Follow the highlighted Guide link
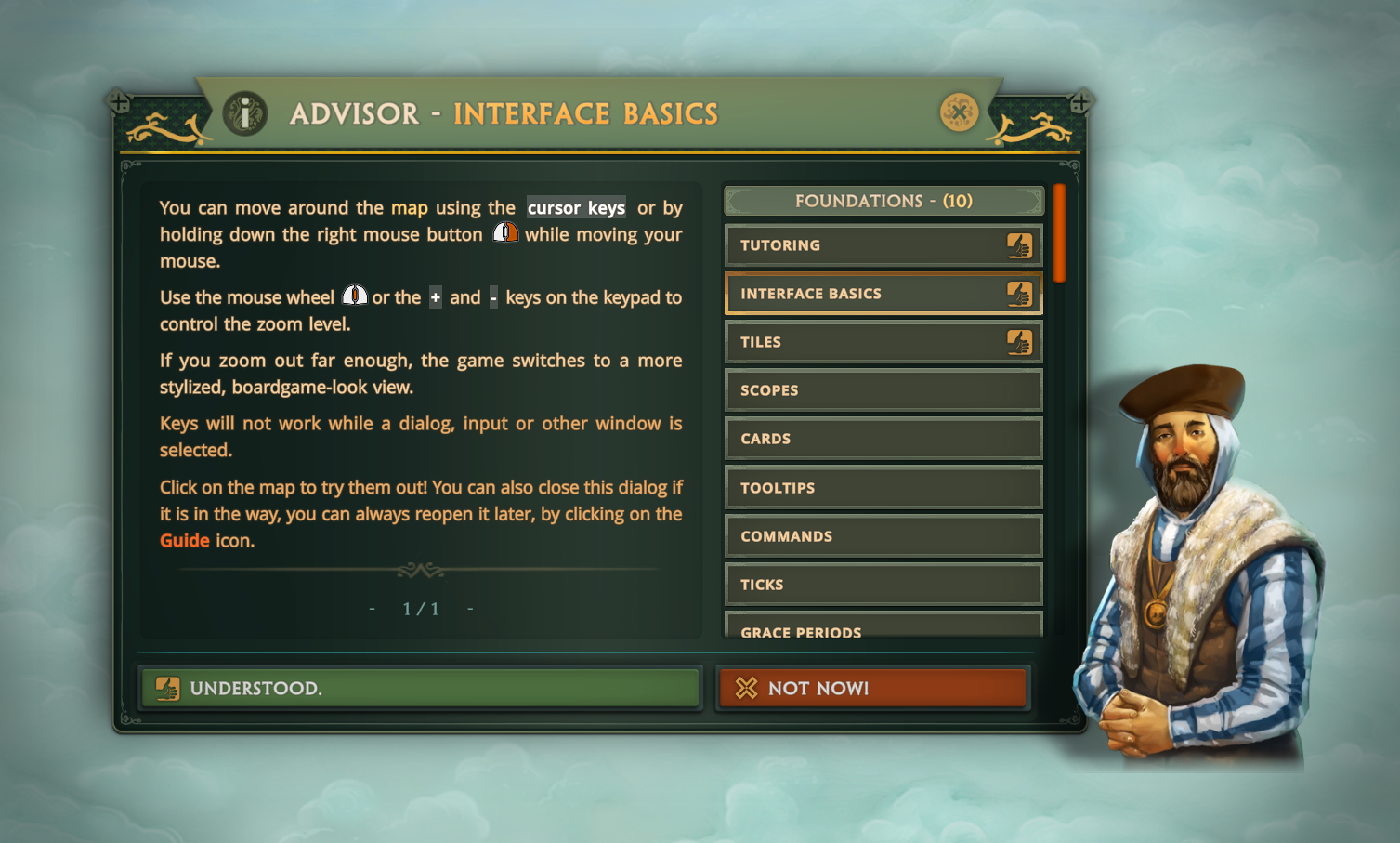Screen dimensions: 1400x843 point(184,541)
